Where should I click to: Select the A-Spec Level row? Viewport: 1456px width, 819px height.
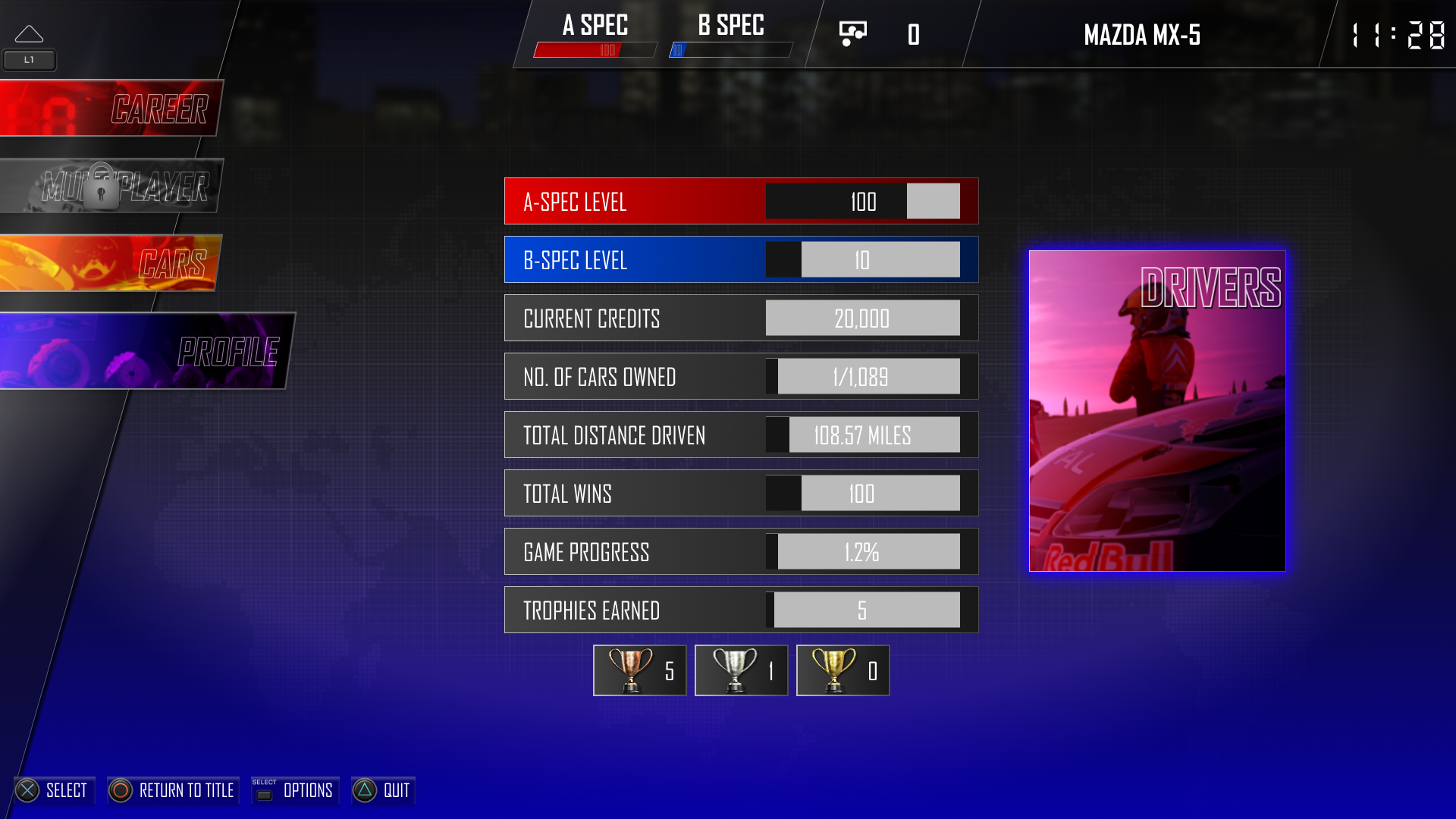pos(741,201)
